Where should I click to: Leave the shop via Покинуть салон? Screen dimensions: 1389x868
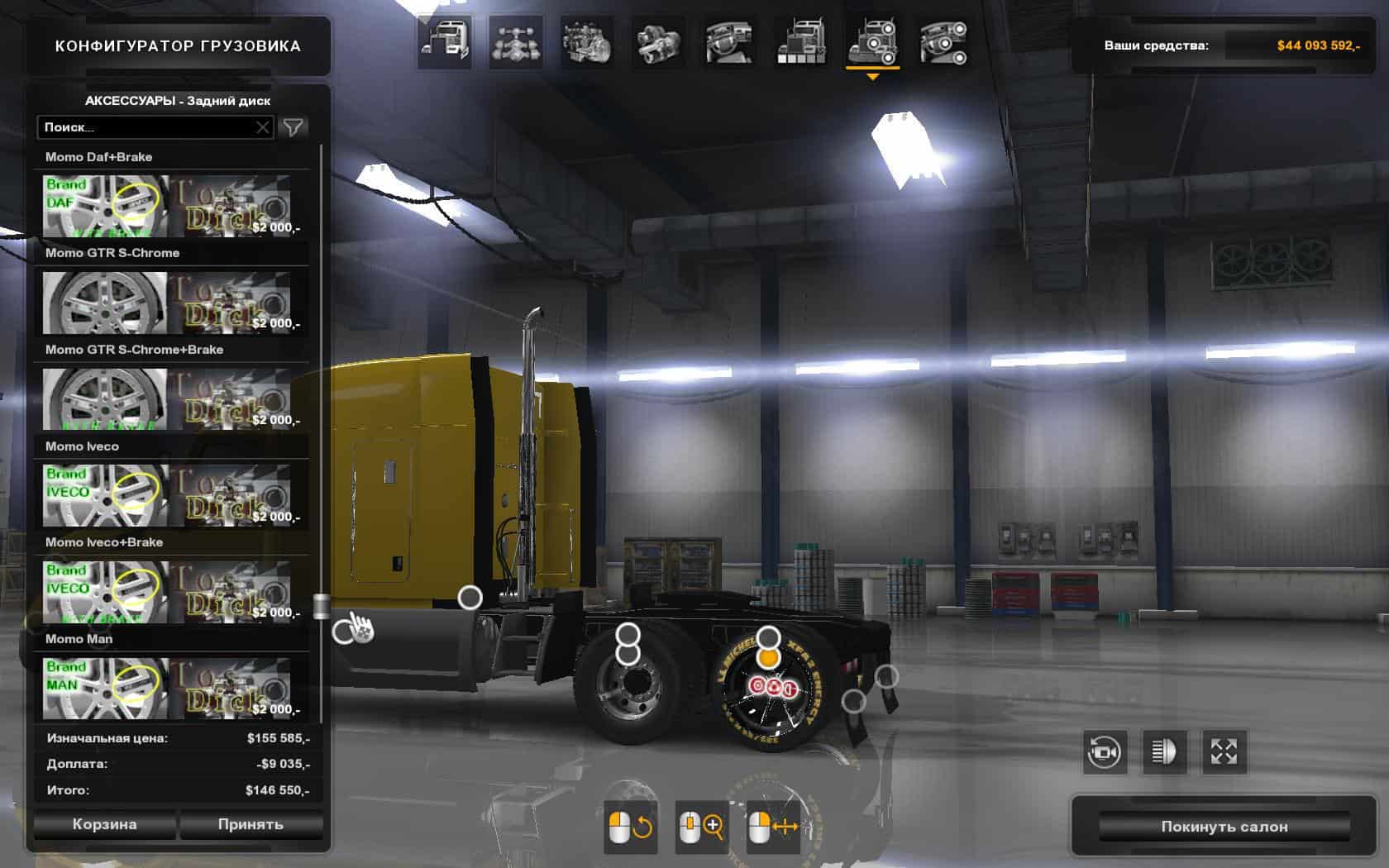point(1224,827)
